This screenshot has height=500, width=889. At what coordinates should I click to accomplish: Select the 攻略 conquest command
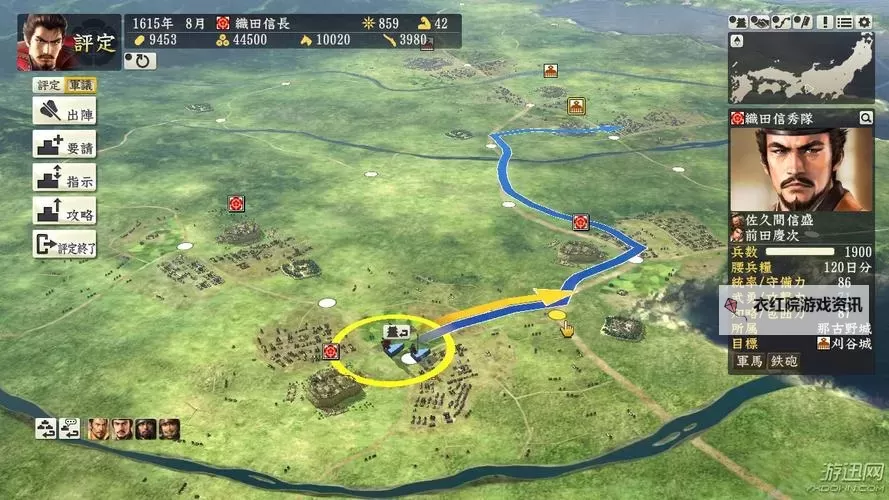[64, 211]
